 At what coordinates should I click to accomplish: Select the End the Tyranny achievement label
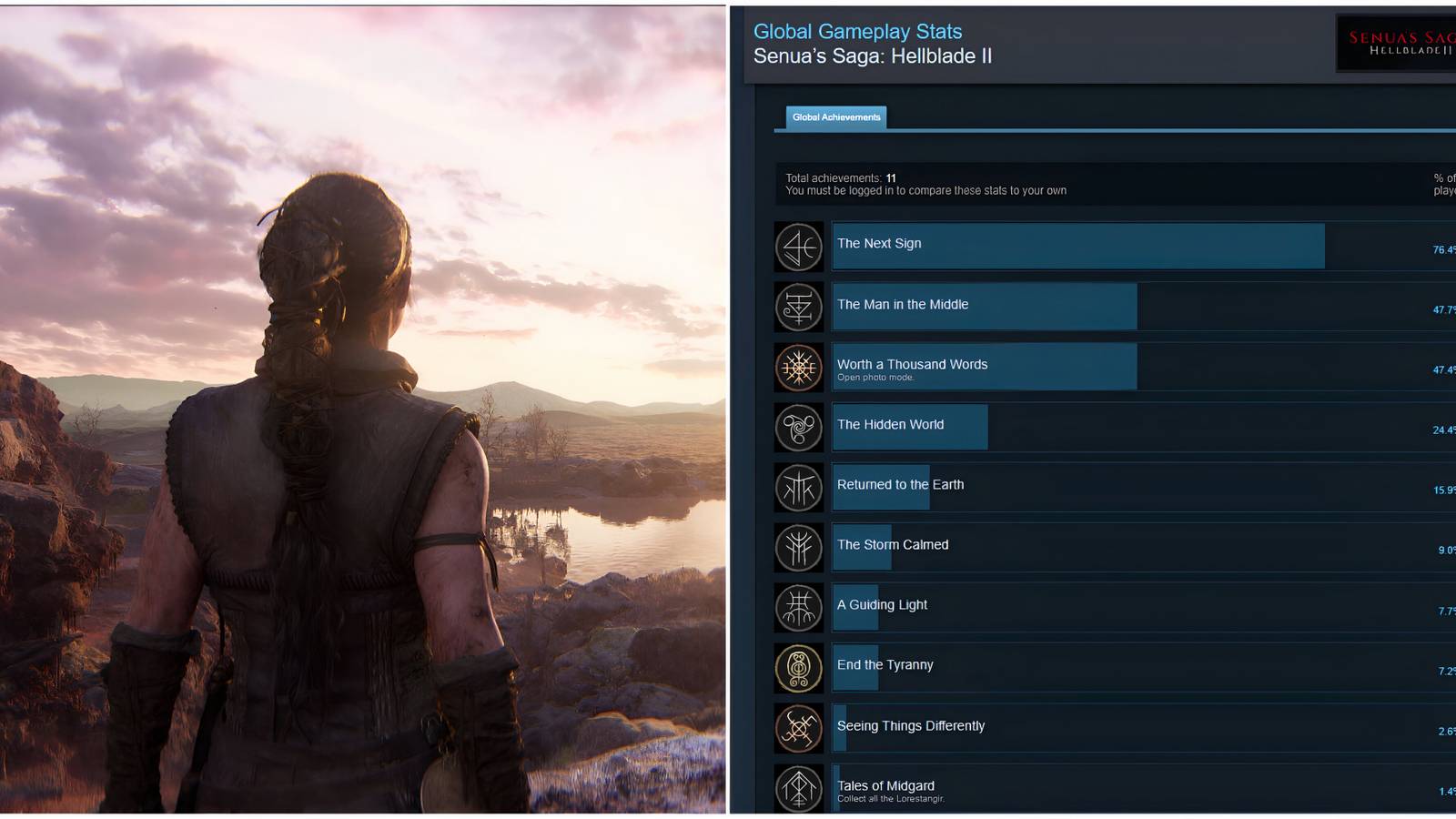[x=884, y=665]
